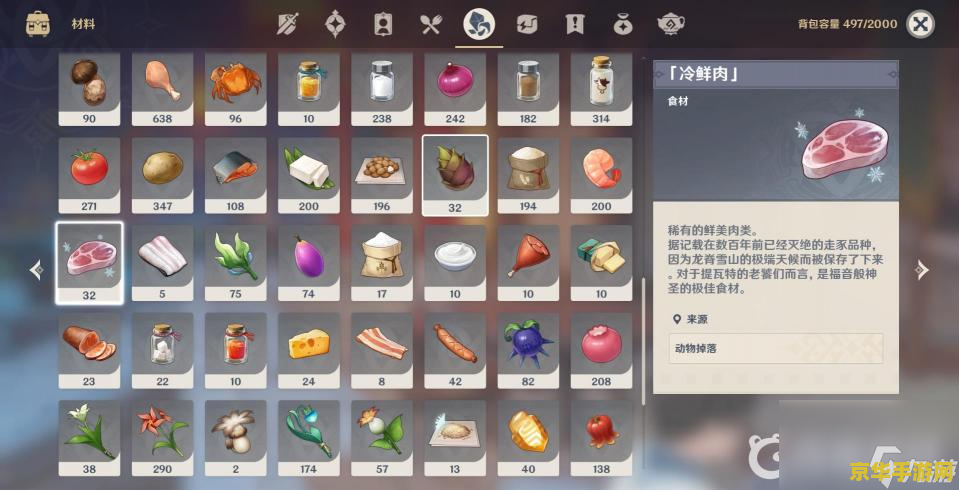Show the furnishings tab with teapot icon
The image size is (959, 490).
[670, 24]
